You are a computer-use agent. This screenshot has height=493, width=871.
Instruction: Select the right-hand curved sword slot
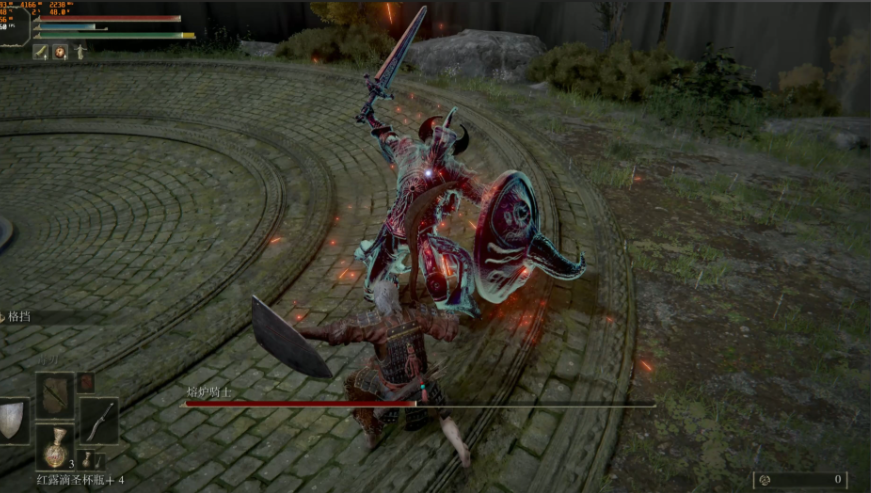(x=99, y=420)
